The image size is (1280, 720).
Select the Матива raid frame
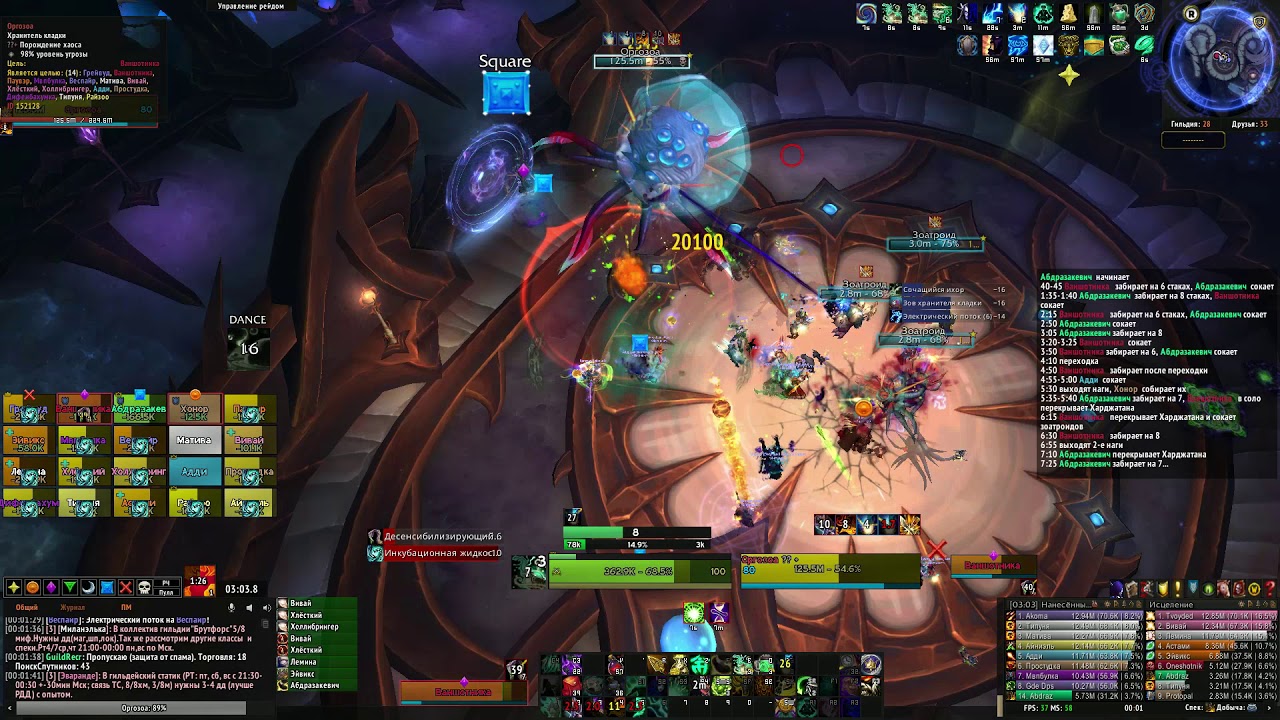(x=194, y=440)
